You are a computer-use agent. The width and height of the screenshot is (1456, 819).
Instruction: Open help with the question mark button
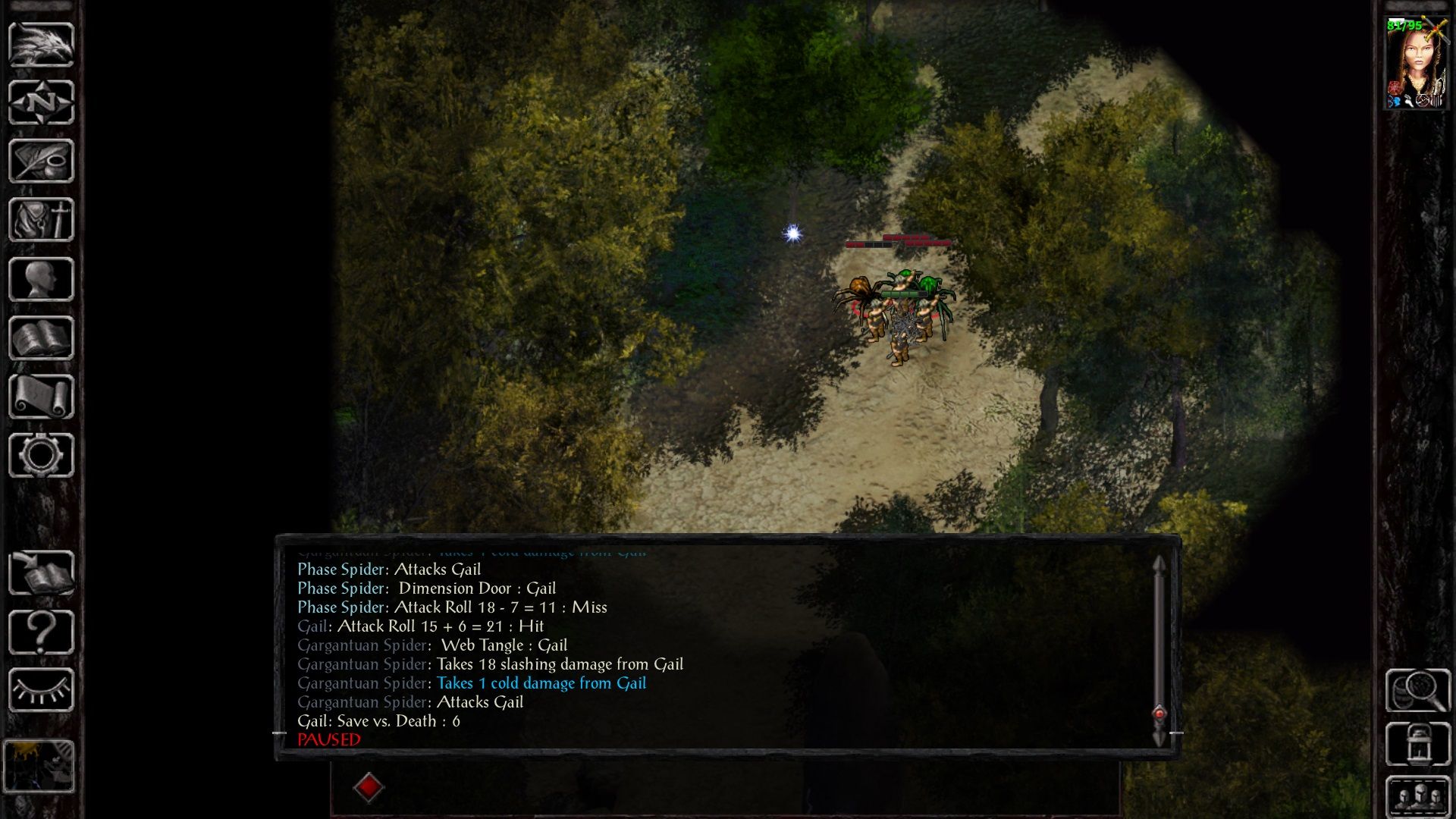[x=41, y=632]
